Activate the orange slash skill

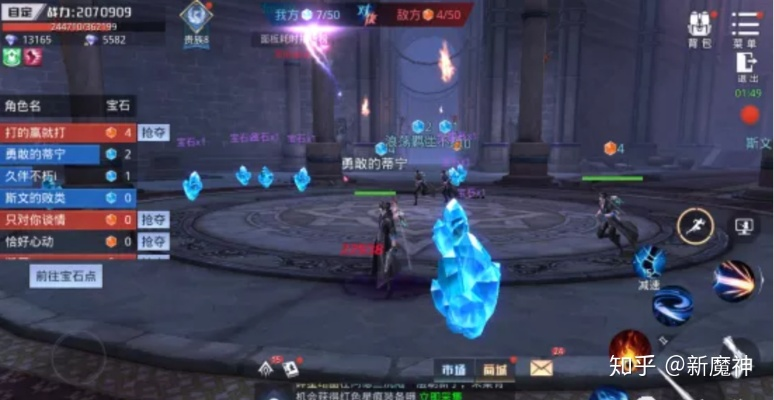738,281
